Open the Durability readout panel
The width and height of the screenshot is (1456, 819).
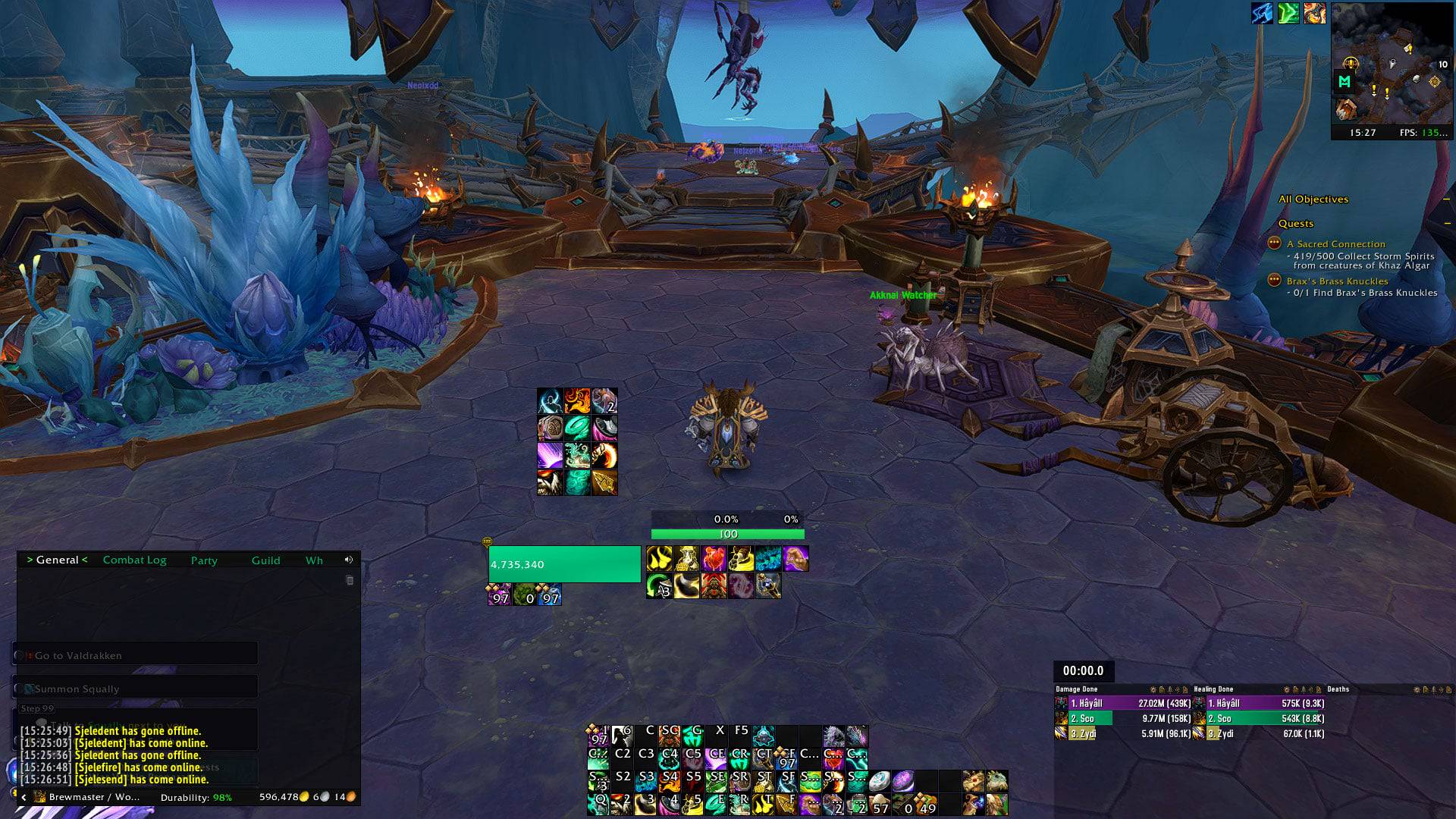point(196,797)
